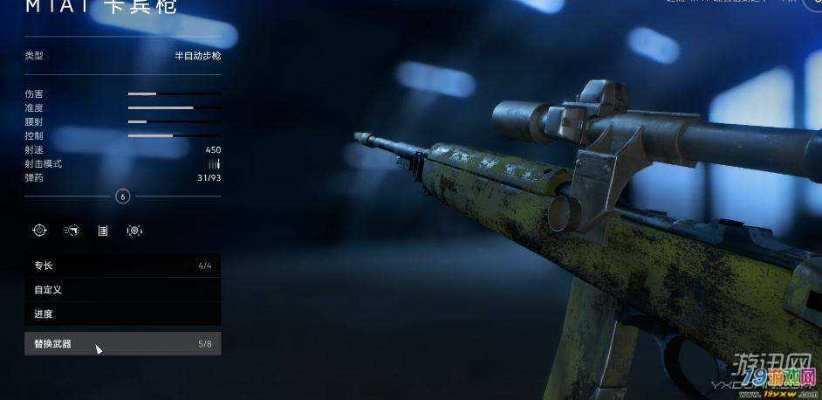The width and height of the screenshot is (822, 400).
Task: Open the 进度 (Progress) menu row
Action: (122, 314)
